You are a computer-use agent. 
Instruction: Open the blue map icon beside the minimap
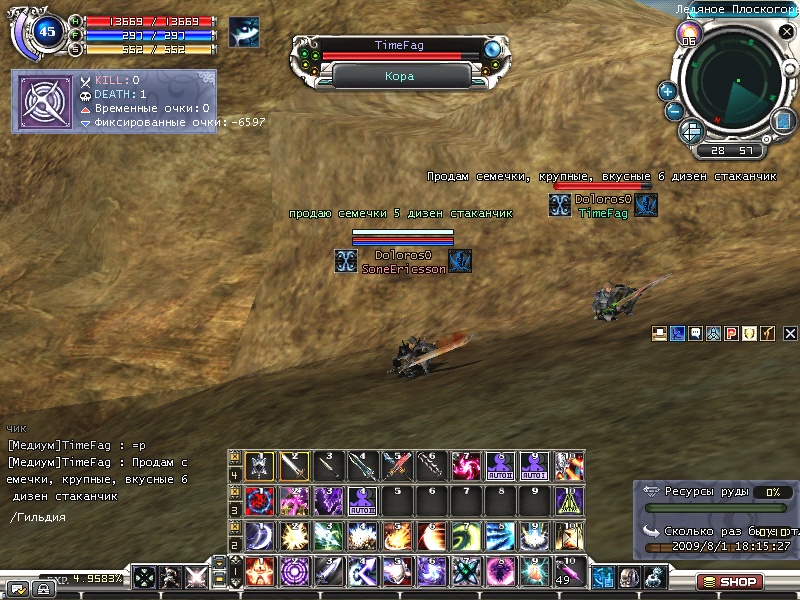783,121
